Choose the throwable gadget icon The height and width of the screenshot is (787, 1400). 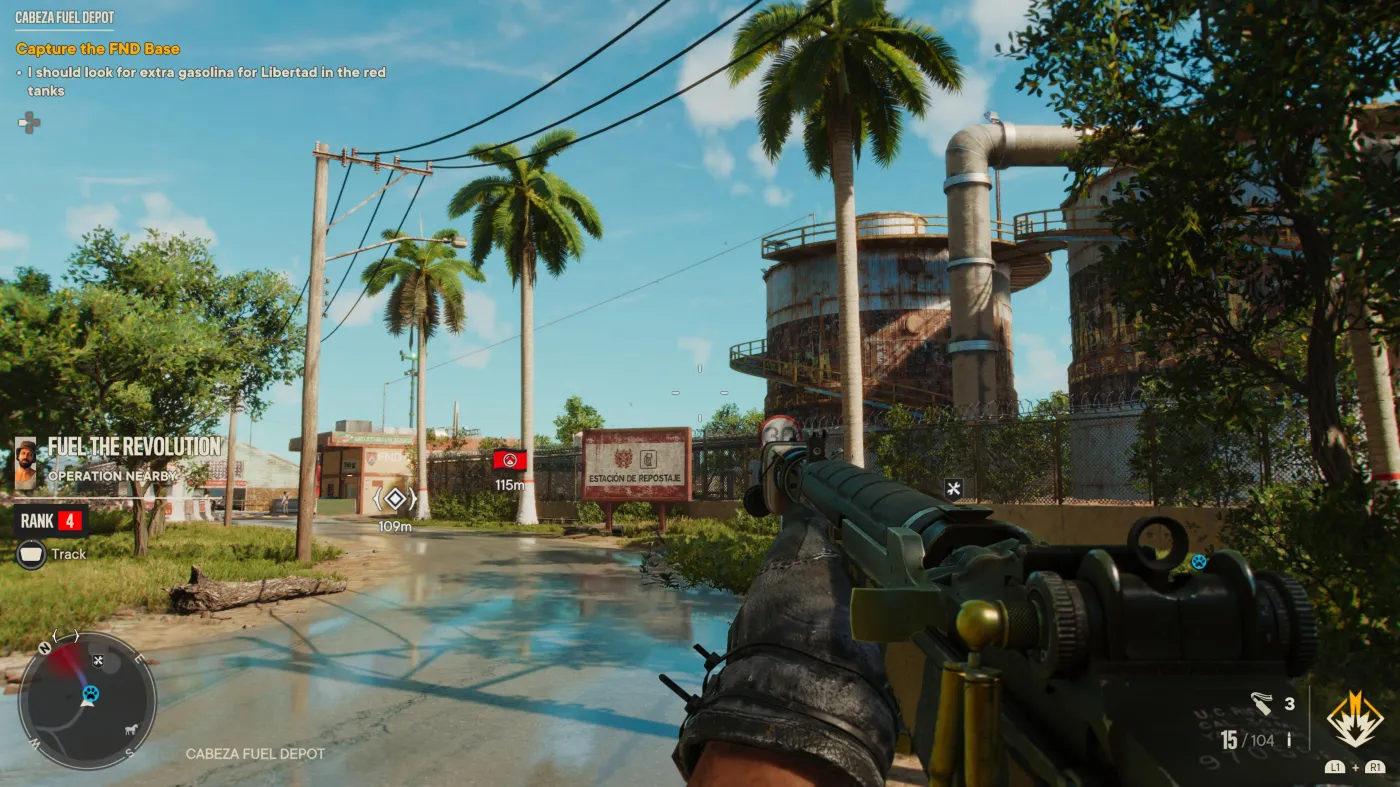coord(1261,704)
